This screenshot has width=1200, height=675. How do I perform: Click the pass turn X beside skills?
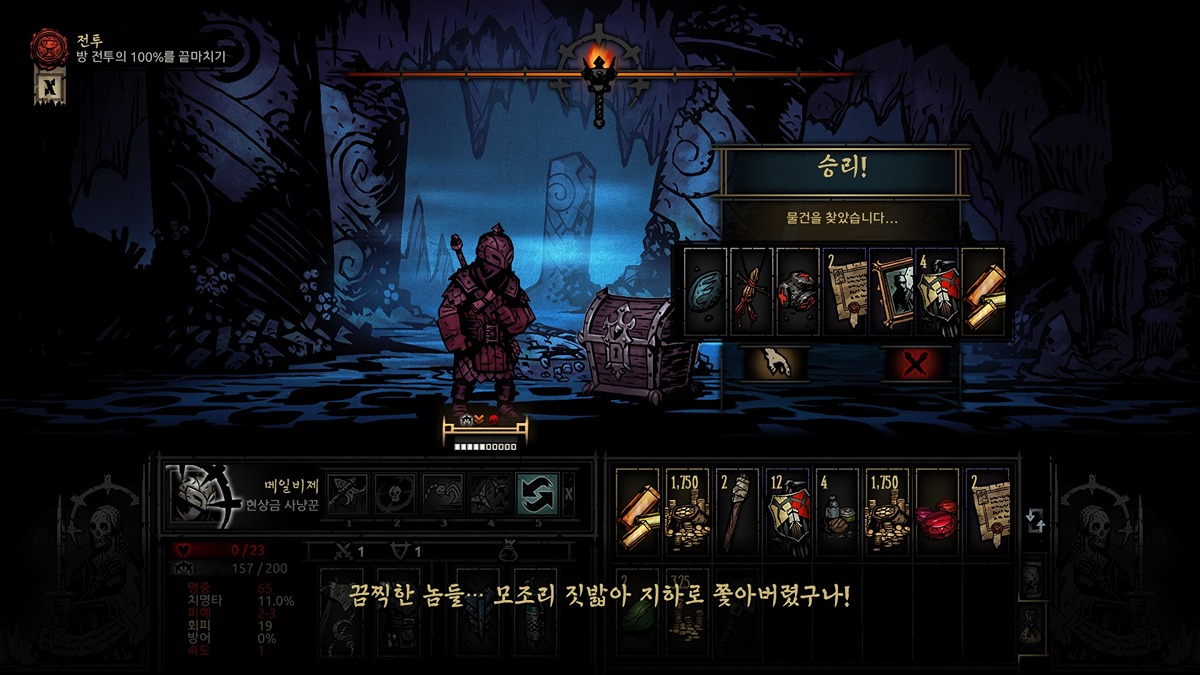(x=569, y=494)
